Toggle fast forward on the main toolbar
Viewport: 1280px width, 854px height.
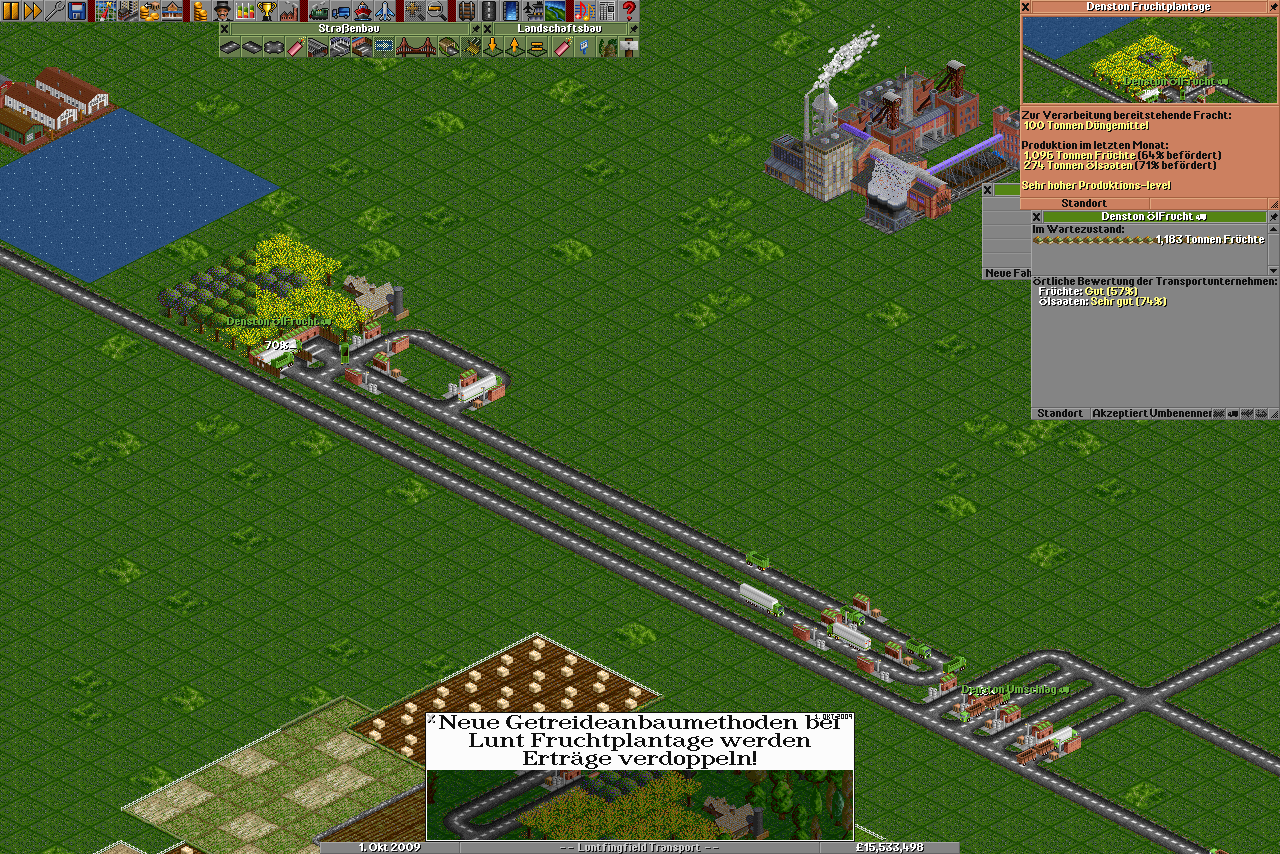coord(33,11)
